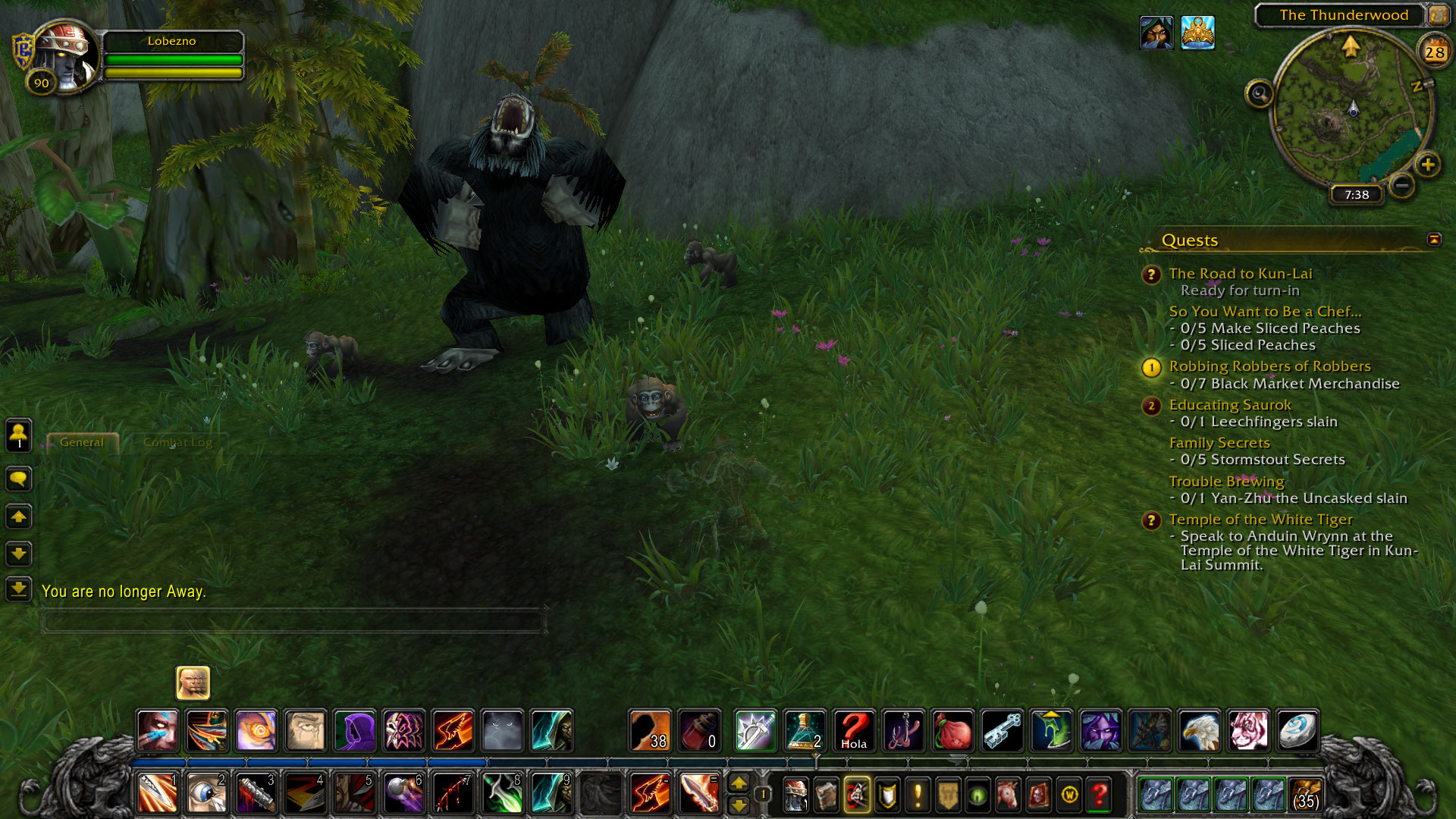Click the Lobezno player portrait
1456x819 pixels.
coord(66,56)
